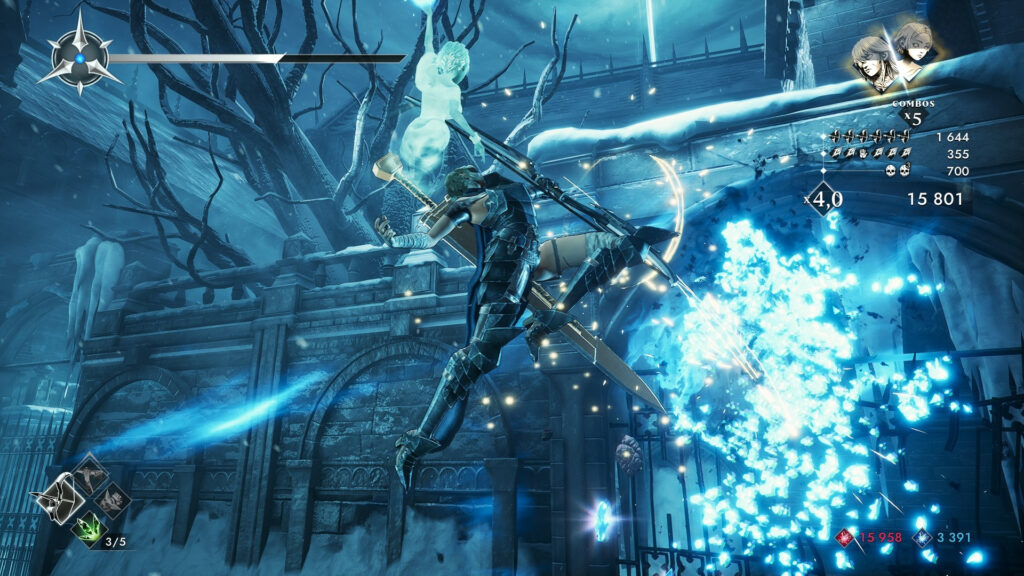The width and height of the screenshot is (1024, 576).
Task: Select the gauntlet weapon diamond slot
Action: [112, 497]
